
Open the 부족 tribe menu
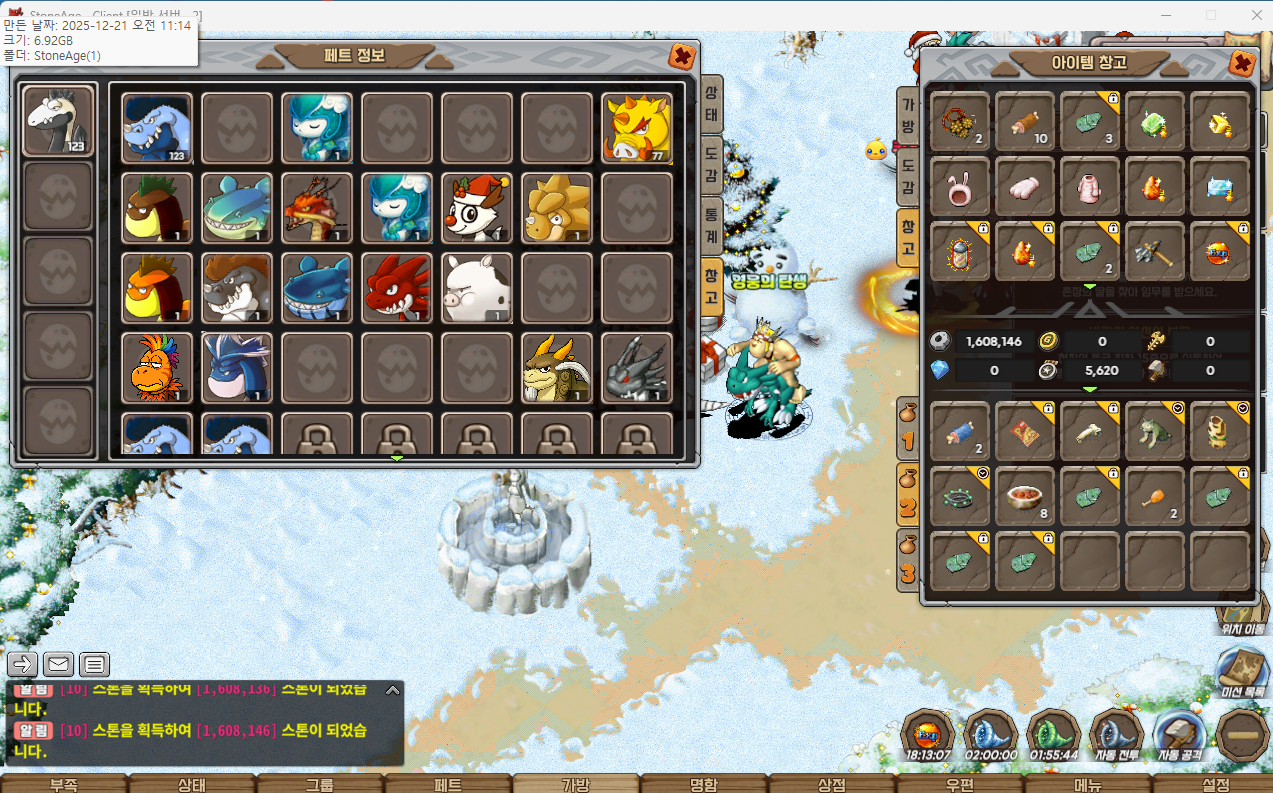[x=64, y=784]
